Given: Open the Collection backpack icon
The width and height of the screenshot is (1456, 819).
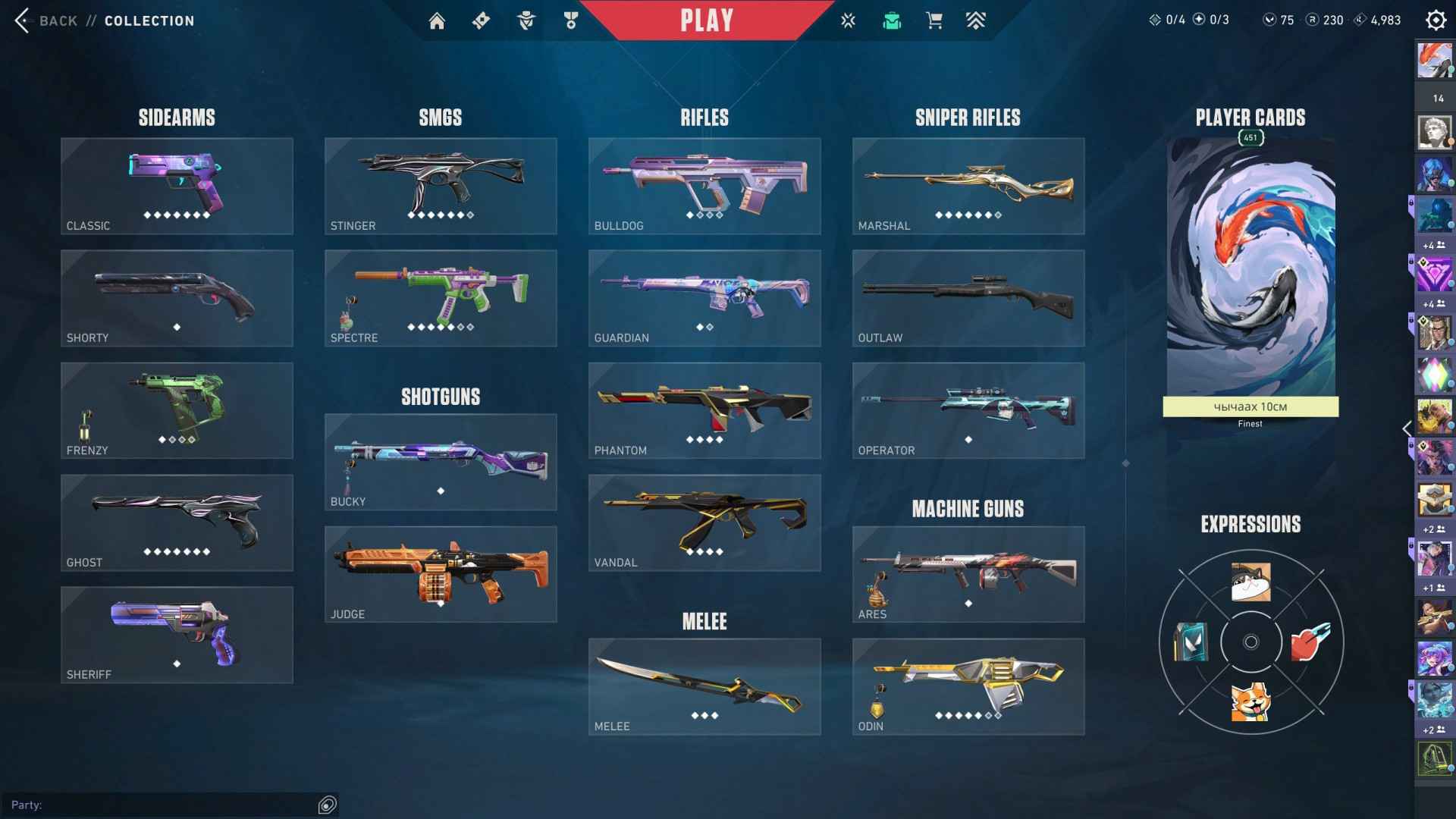Looking at the screenshot, I should (x=891, y=20).
